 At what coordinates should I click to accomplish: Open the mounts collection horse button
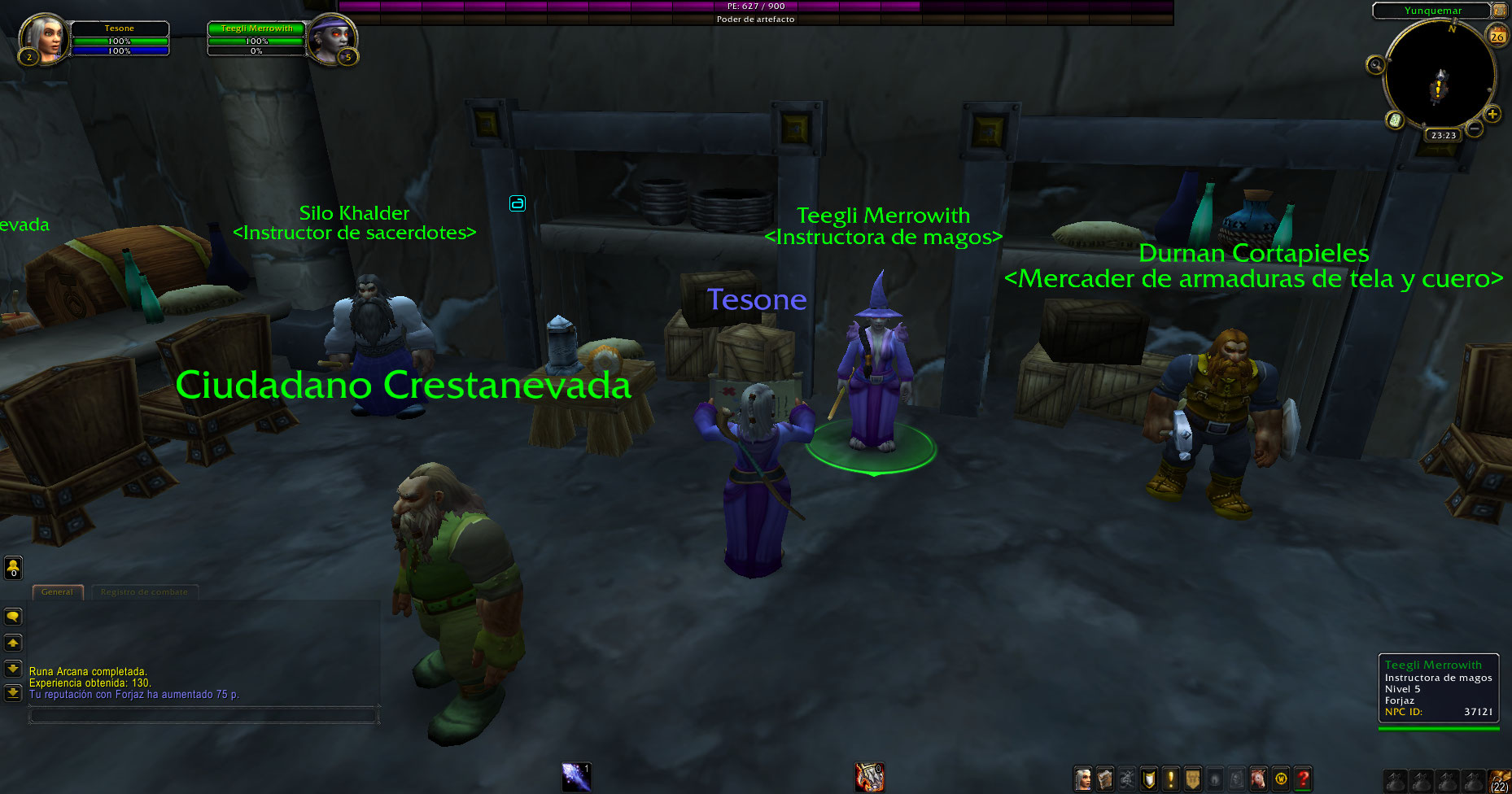pos(1258,779)
